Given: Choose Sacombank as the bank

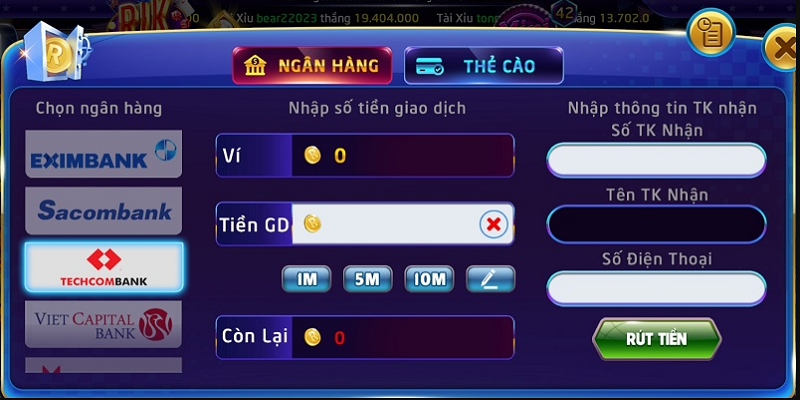Looking at the screenshot, I should [x=104, y=211].
